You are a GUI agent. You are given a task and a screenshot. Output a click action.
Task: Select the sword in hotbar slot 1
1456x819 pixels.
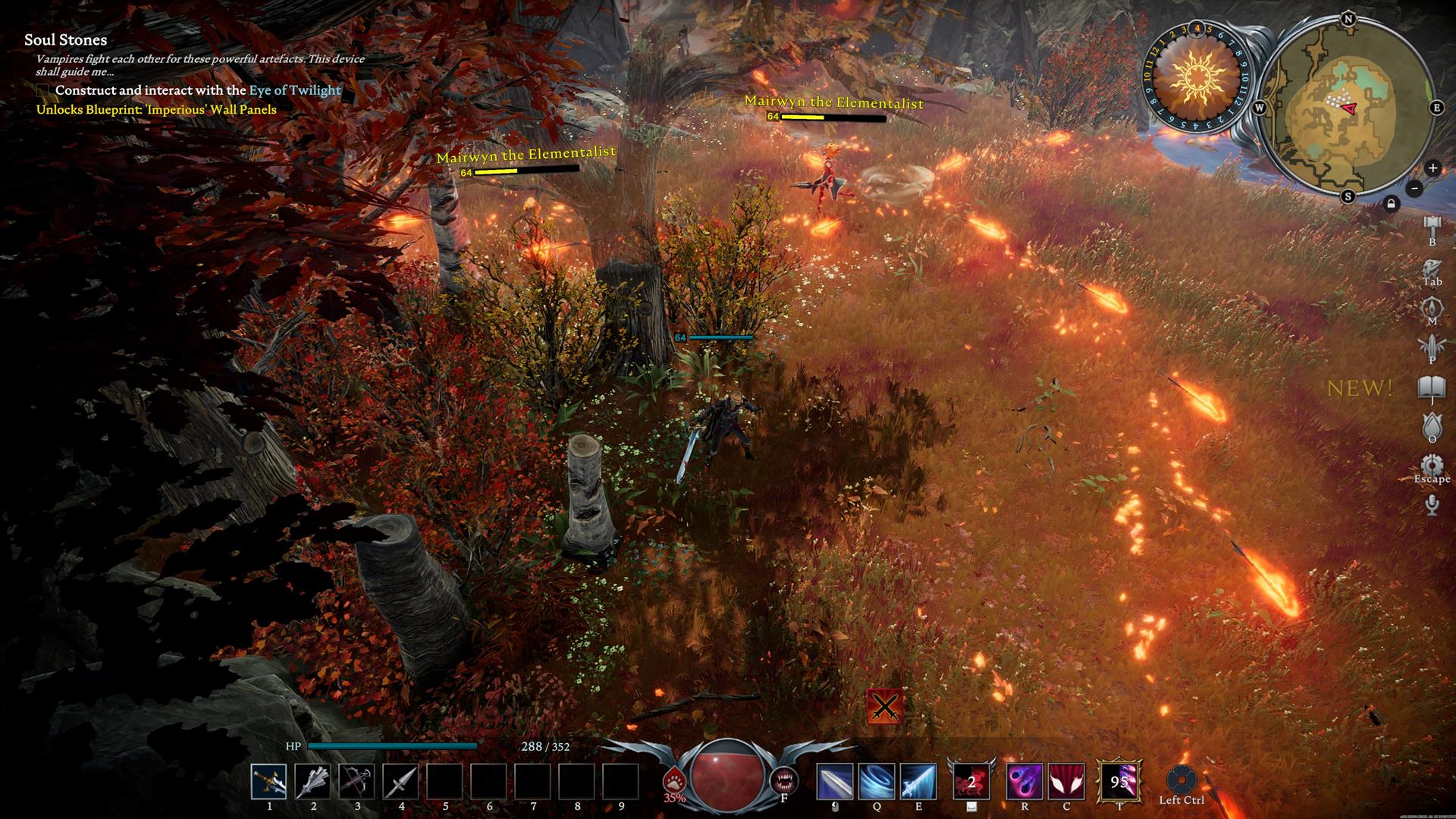(x=269, y=782)
